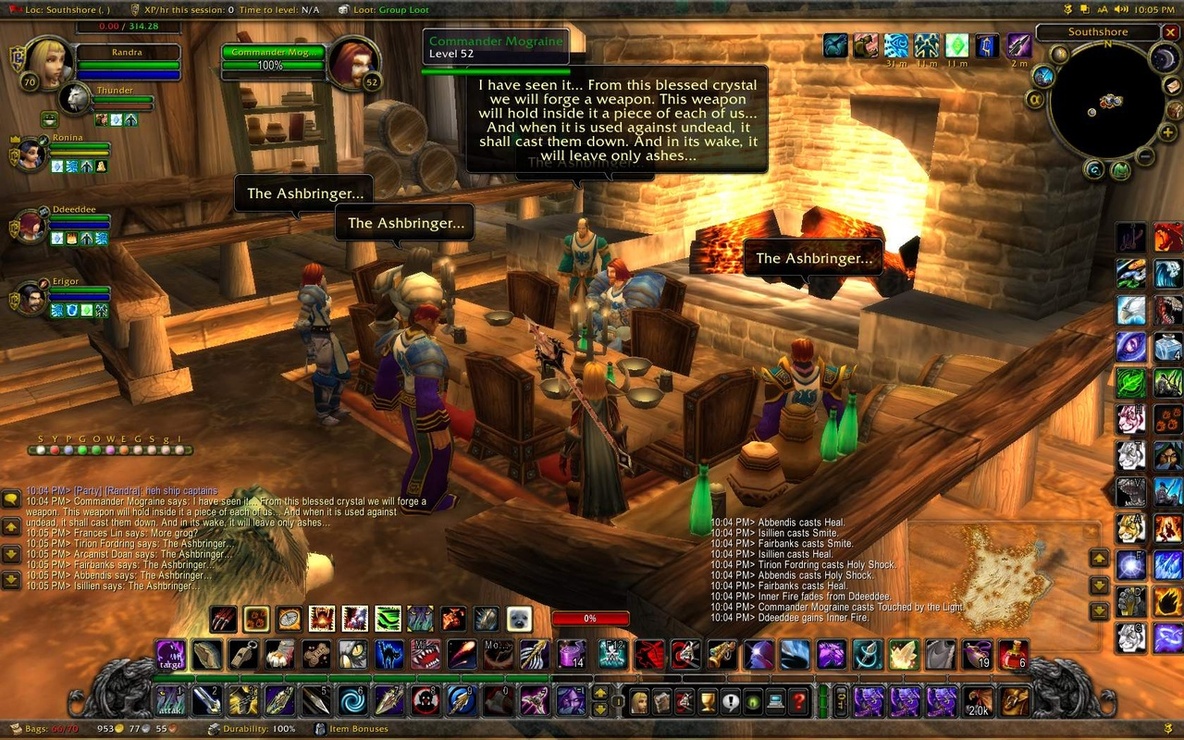Click the alpha symbol minimap button
1184x740 pixels.
point(1035,99)
